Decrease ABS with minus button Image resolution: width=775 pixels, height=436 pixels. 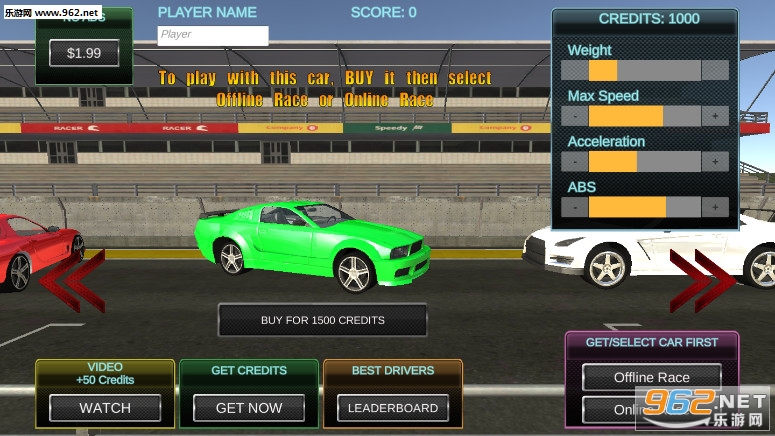[x=575, y=207]
